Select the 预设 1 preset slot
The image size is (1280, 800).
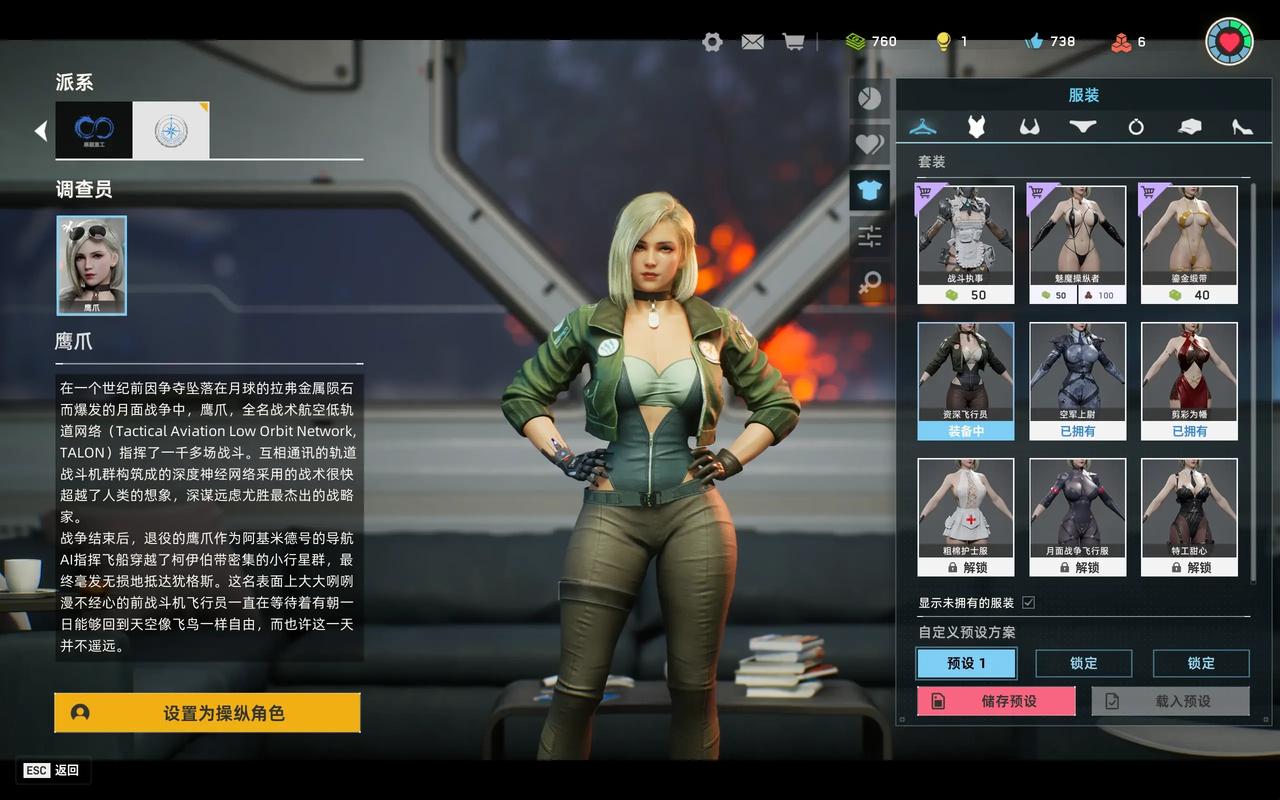[966, 663]
